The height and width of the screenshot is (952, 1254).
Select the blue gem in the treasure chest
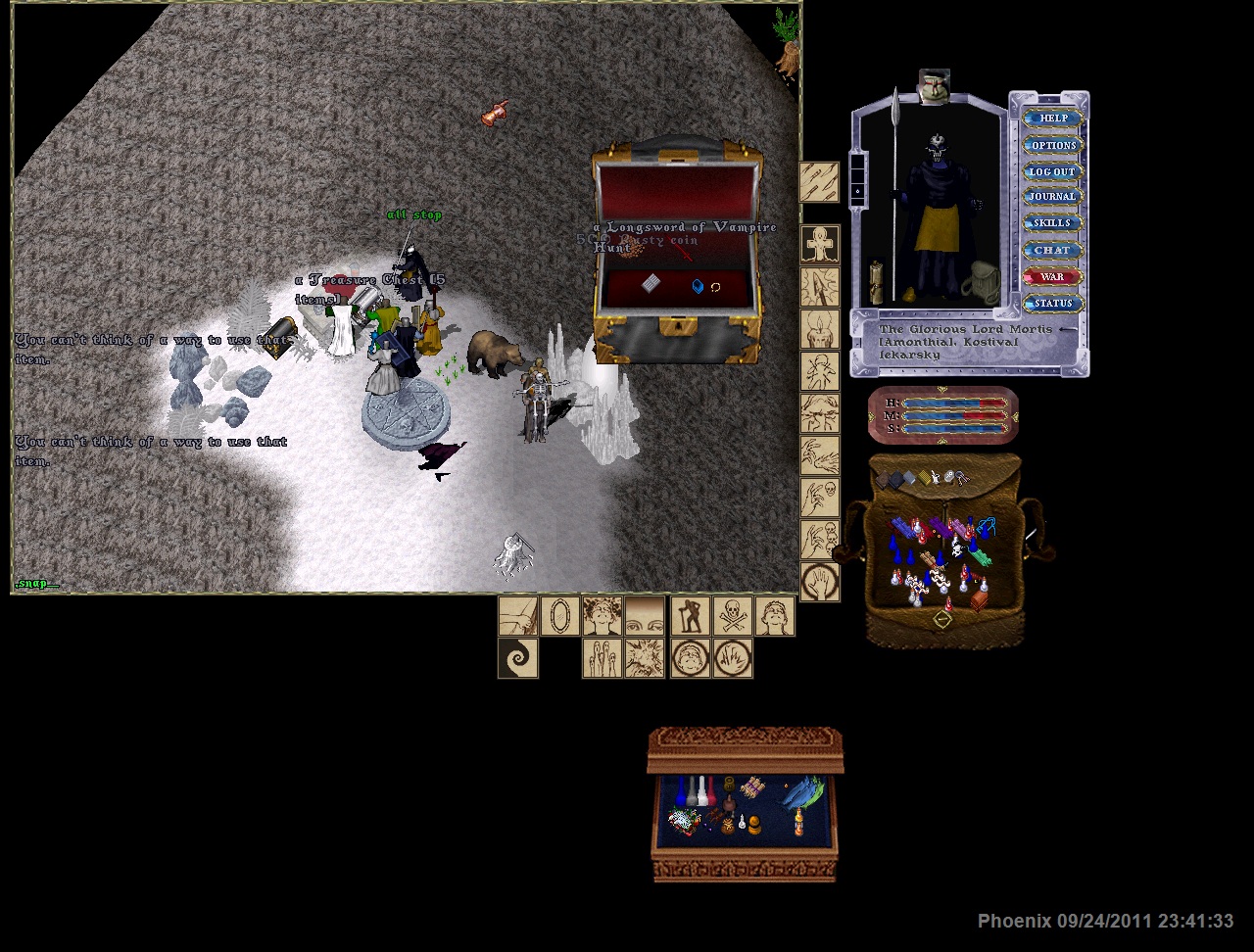698,287
